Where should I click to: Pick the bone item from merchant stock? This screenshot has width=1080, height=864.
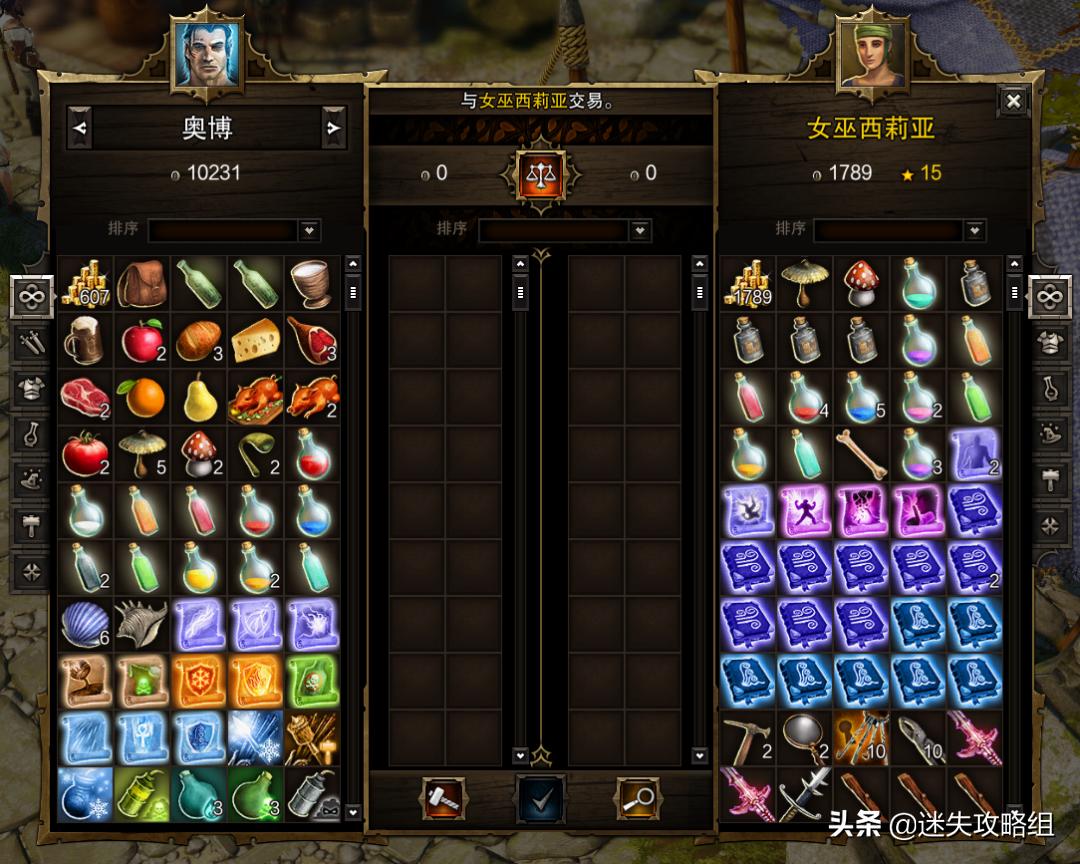click(x=859, y=454)
